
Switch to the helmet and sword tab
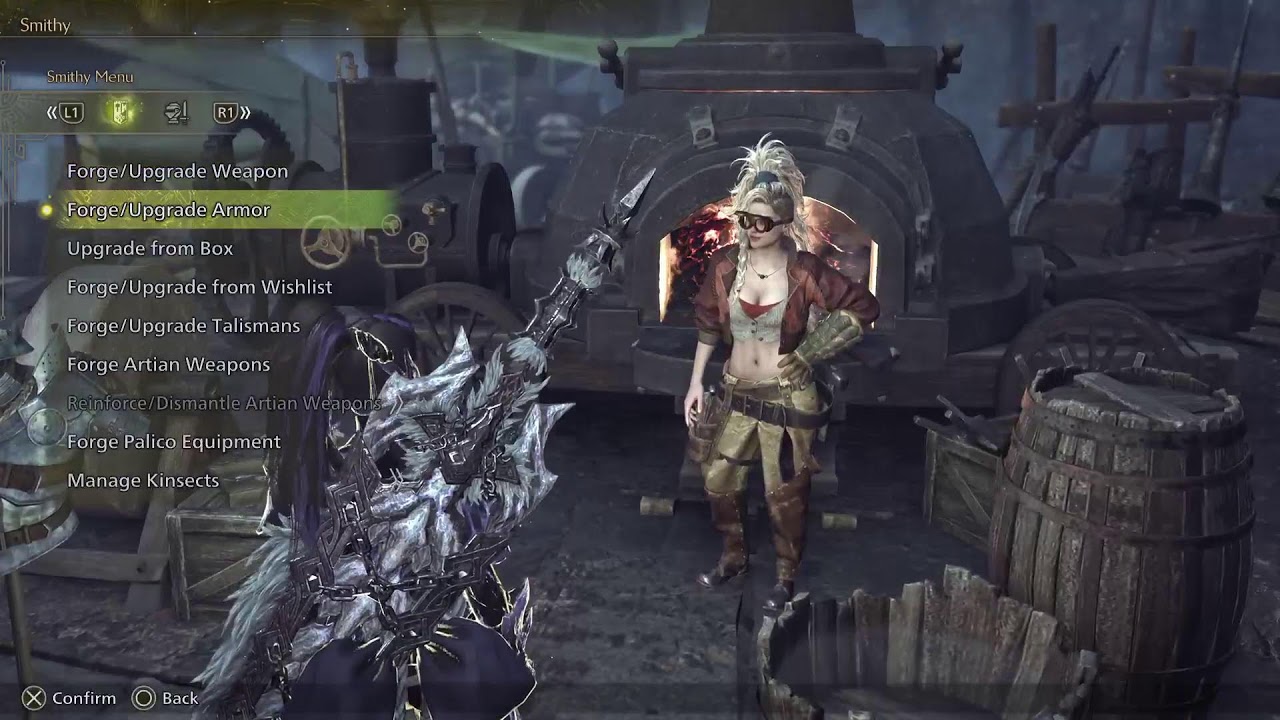176,113
